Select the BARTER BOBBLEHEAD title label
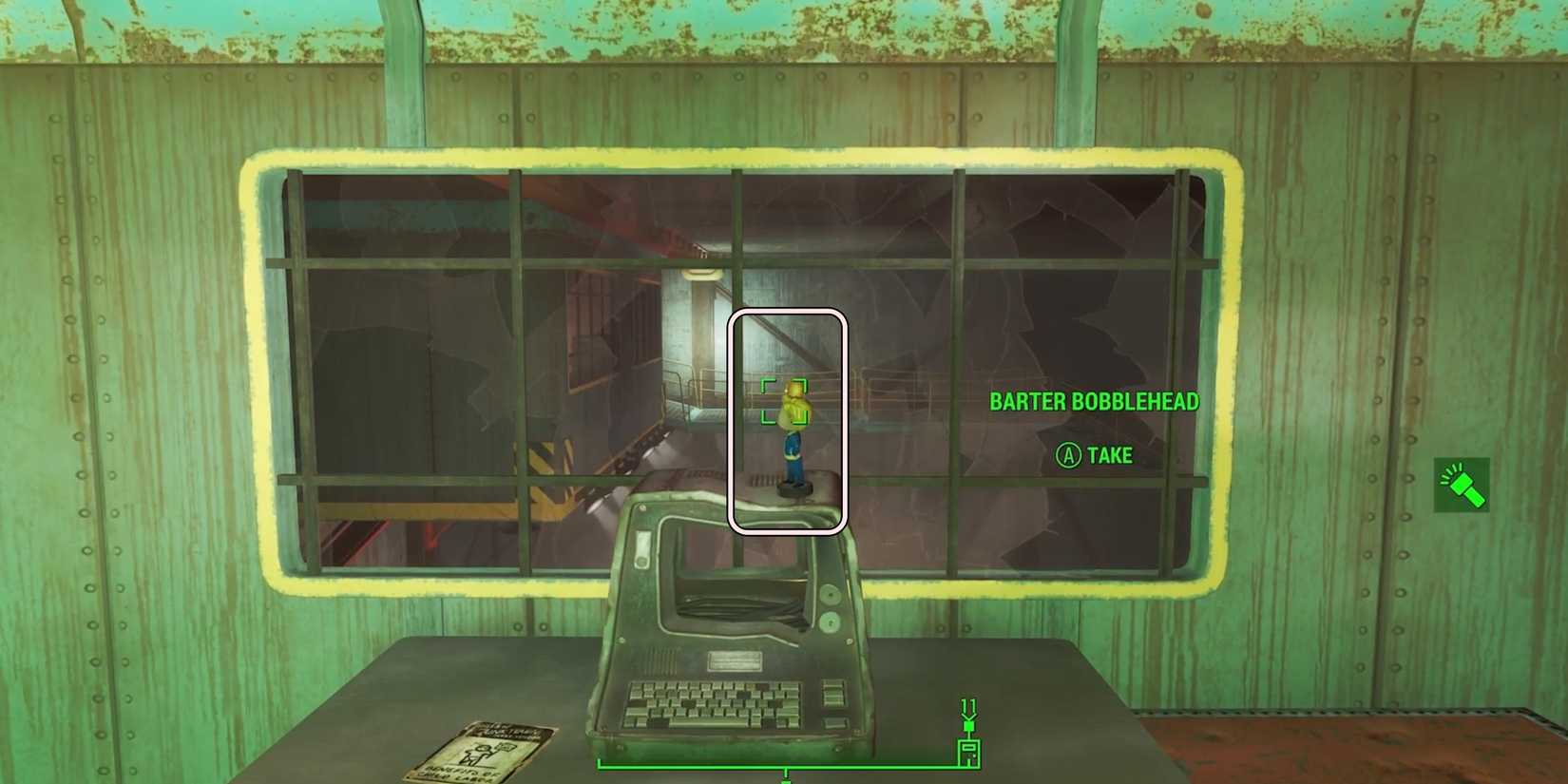 point(1095,401)
